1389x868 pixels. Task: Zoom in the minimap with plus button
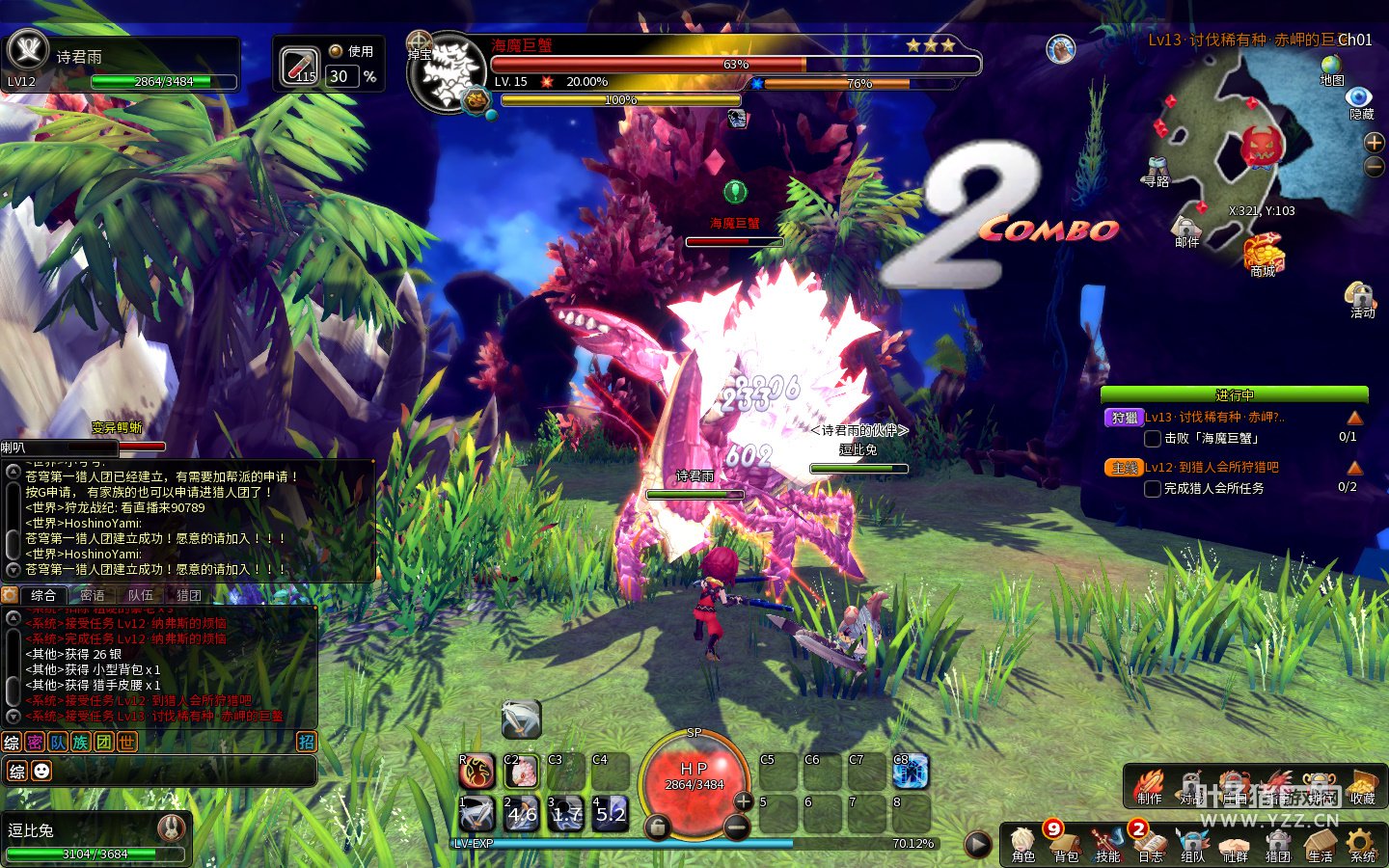pos(1375,143)
